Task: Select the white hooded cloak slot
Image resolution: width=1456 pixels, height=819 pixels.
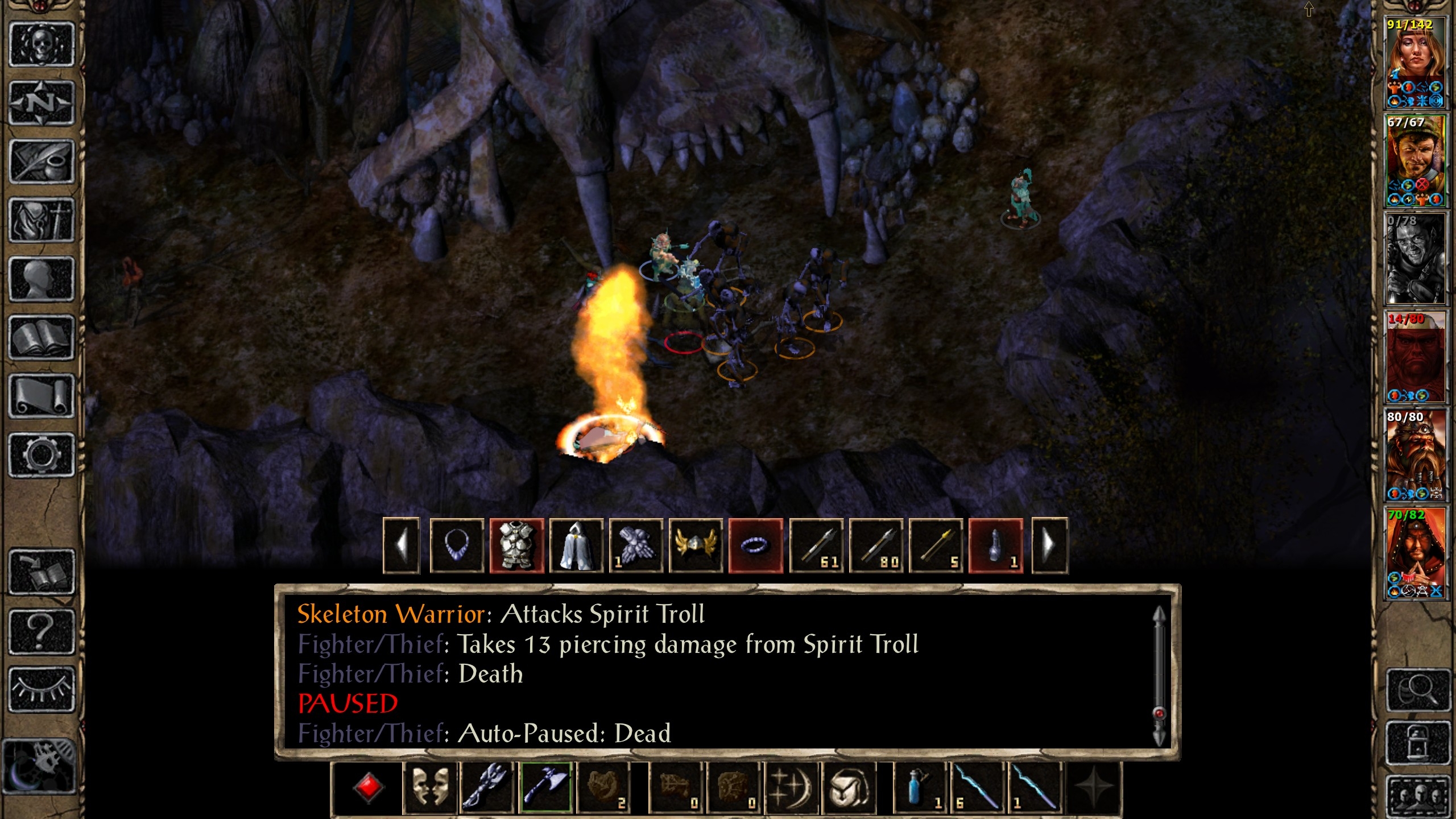Action: click(x=576, y=546)
